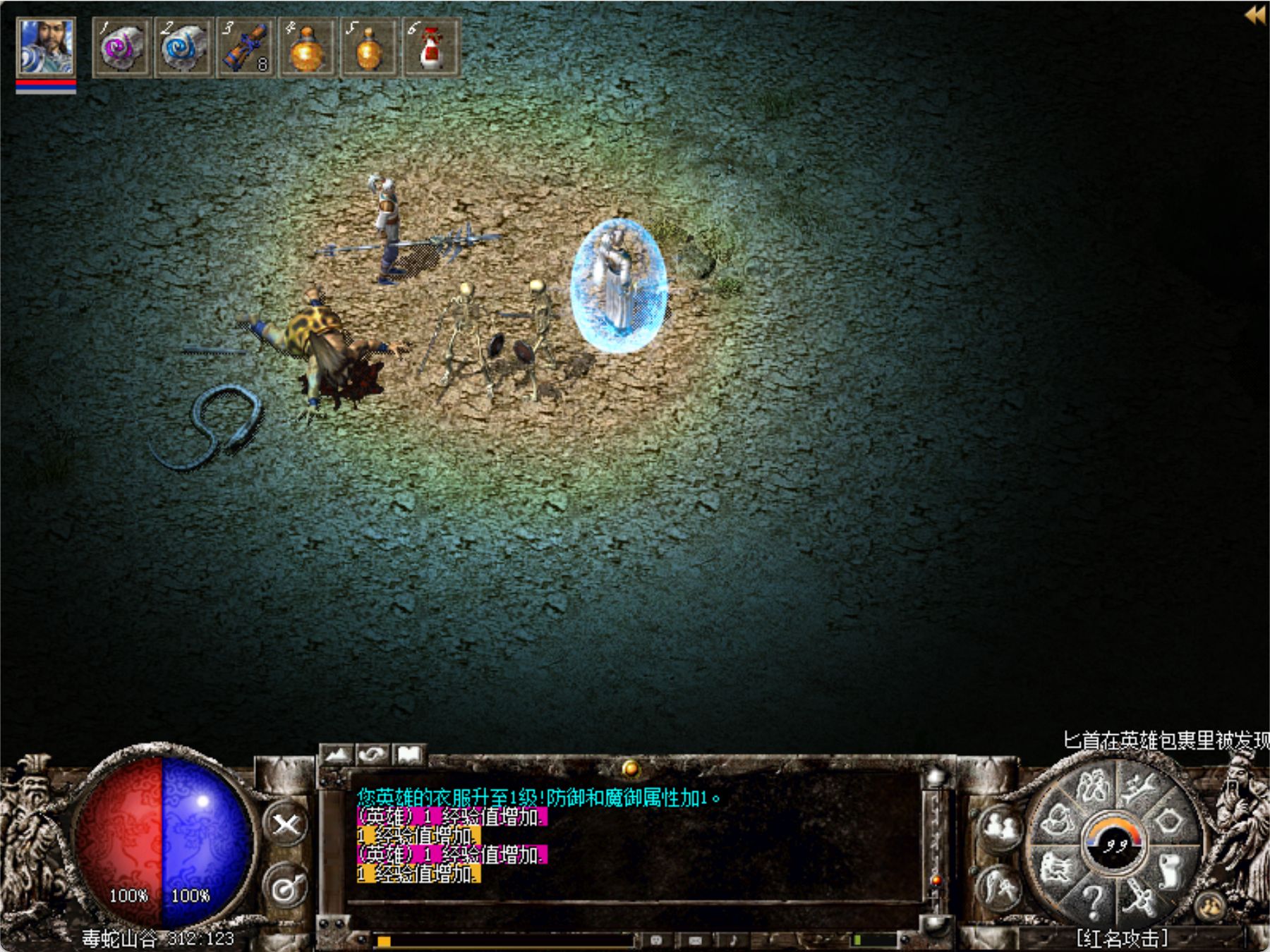1270x952 pixels.
Task: Open the book icon tab above chat
Action: 409,755
